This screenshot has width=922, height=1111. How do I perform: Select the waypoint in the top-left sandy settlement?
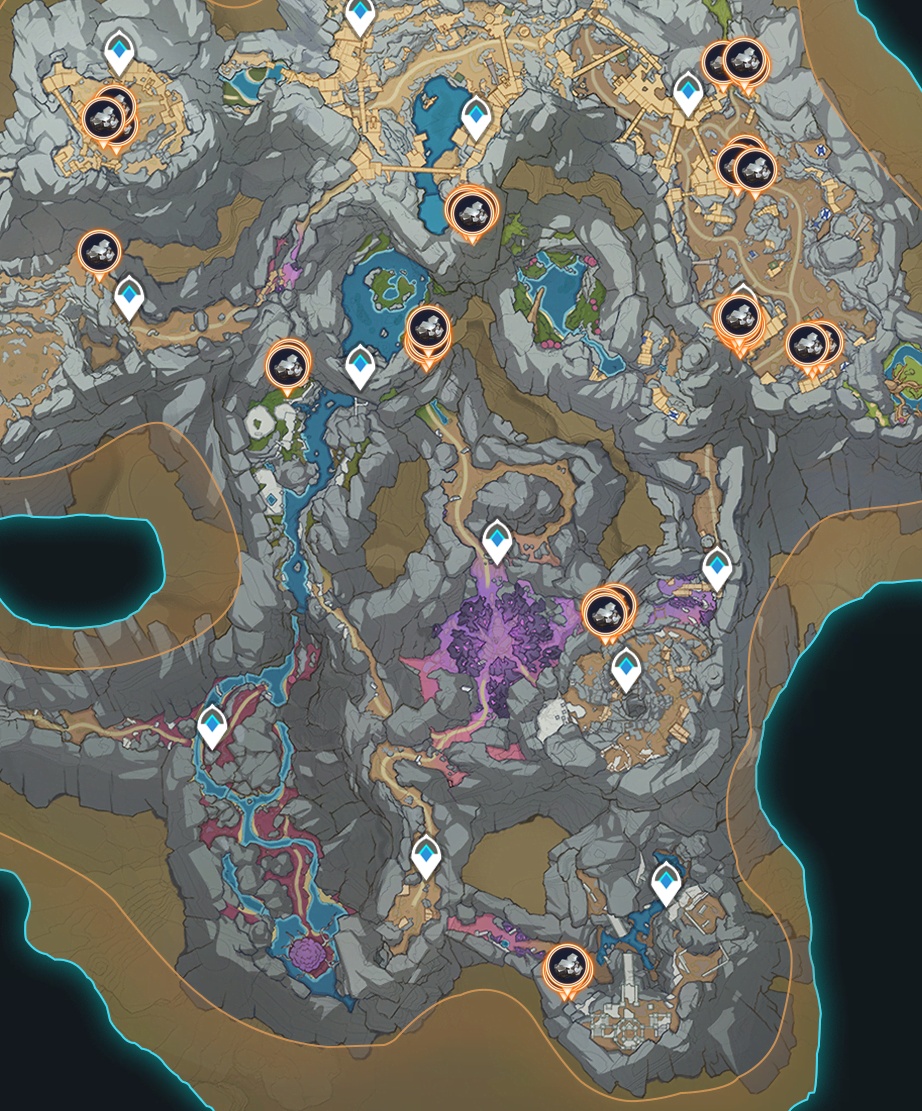pyautogui.click(x=120, y=50)
